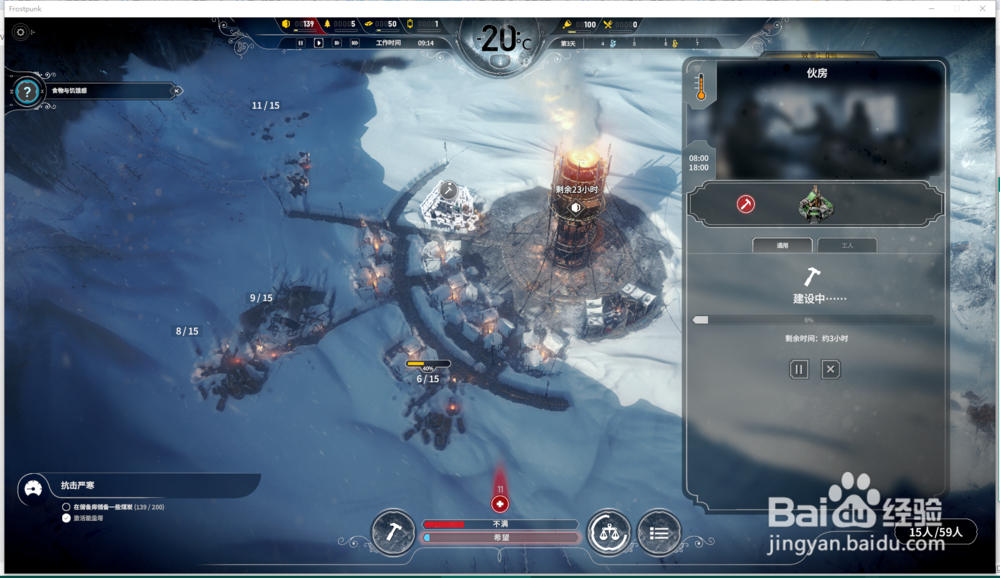1000x578 pixels.
Task: Open the settings gear menu
Action: (21, 32)
